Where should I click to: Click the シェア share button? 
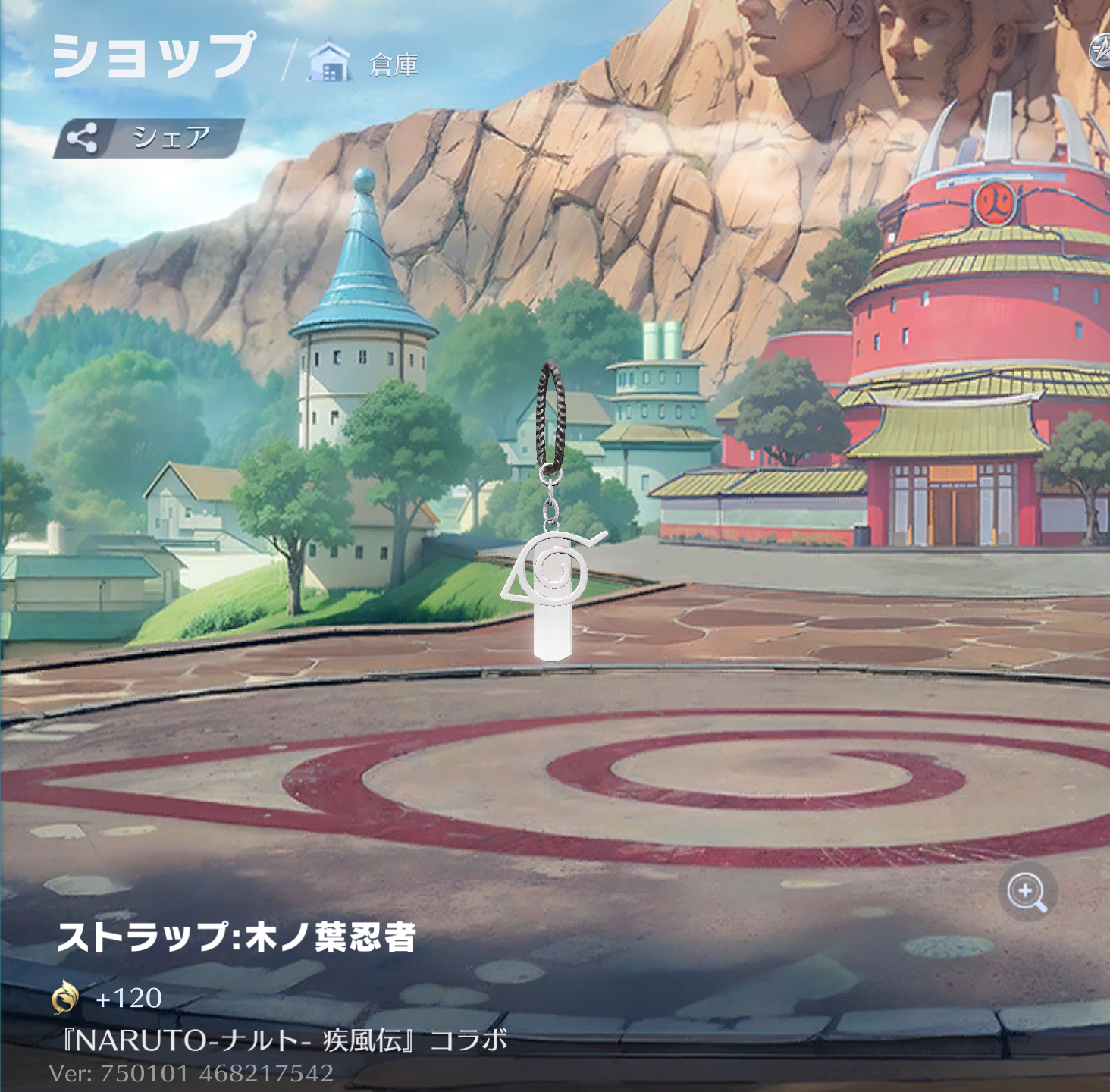click(x=149, y=138)
